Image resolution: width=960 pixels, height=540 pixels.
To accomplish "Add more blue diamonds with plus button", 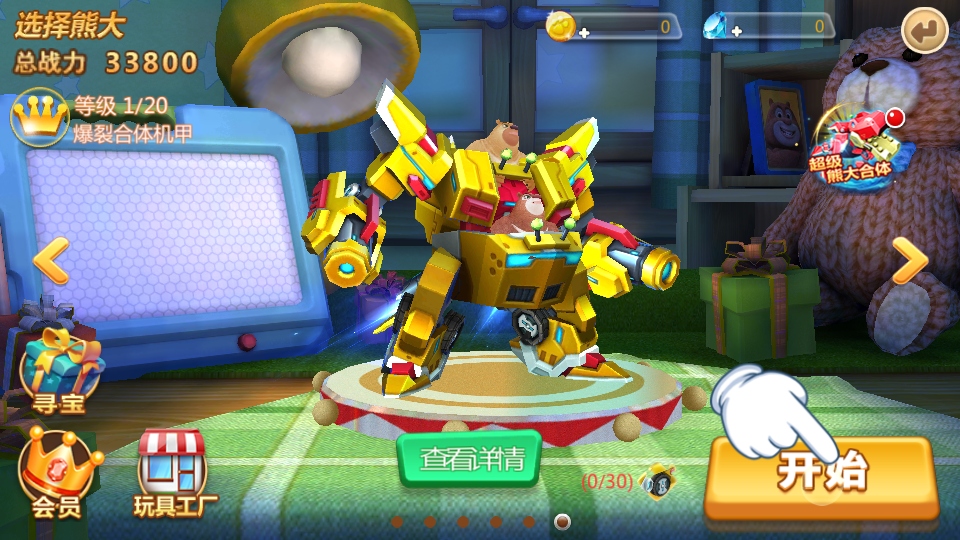I will click(x=737, y=32).
